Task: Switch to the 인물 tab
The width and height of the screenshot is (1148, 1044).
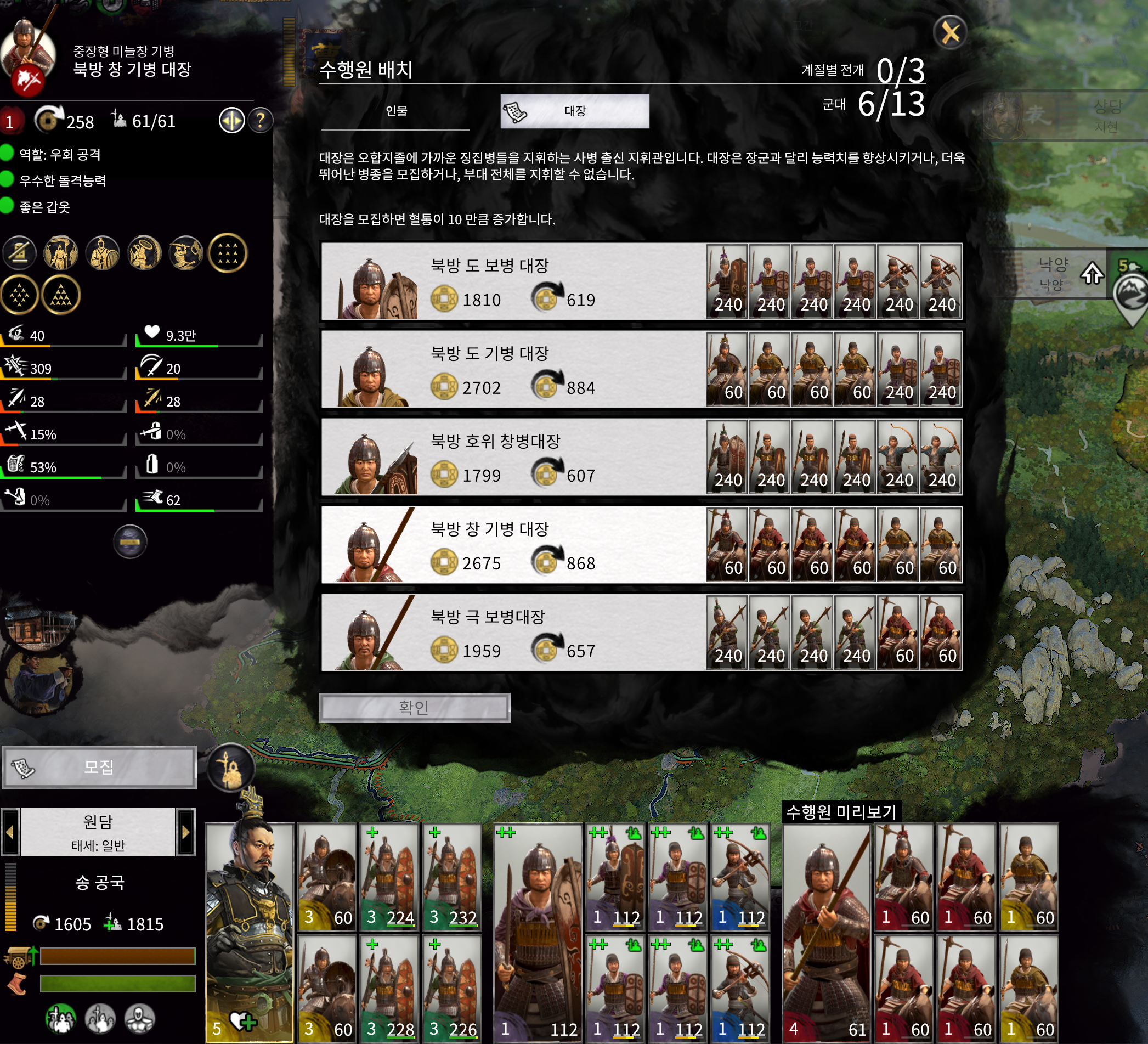Action: click(396, 111)
